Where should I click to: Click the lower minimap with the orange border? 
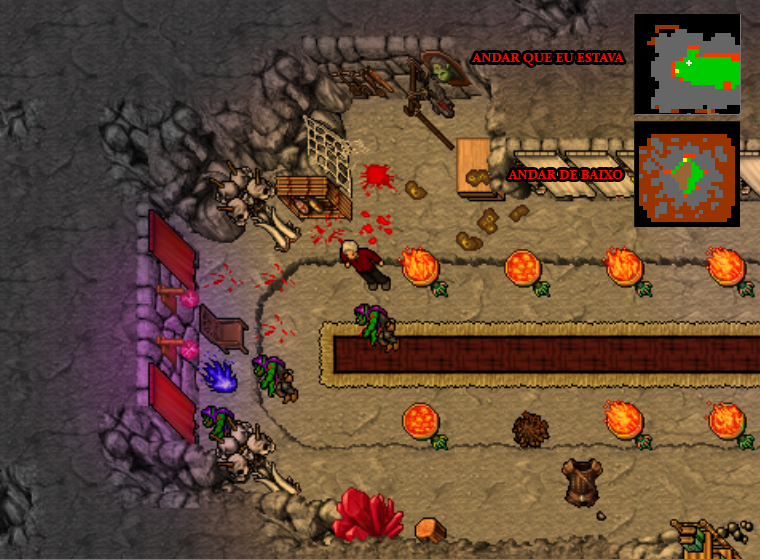point(687,174)
